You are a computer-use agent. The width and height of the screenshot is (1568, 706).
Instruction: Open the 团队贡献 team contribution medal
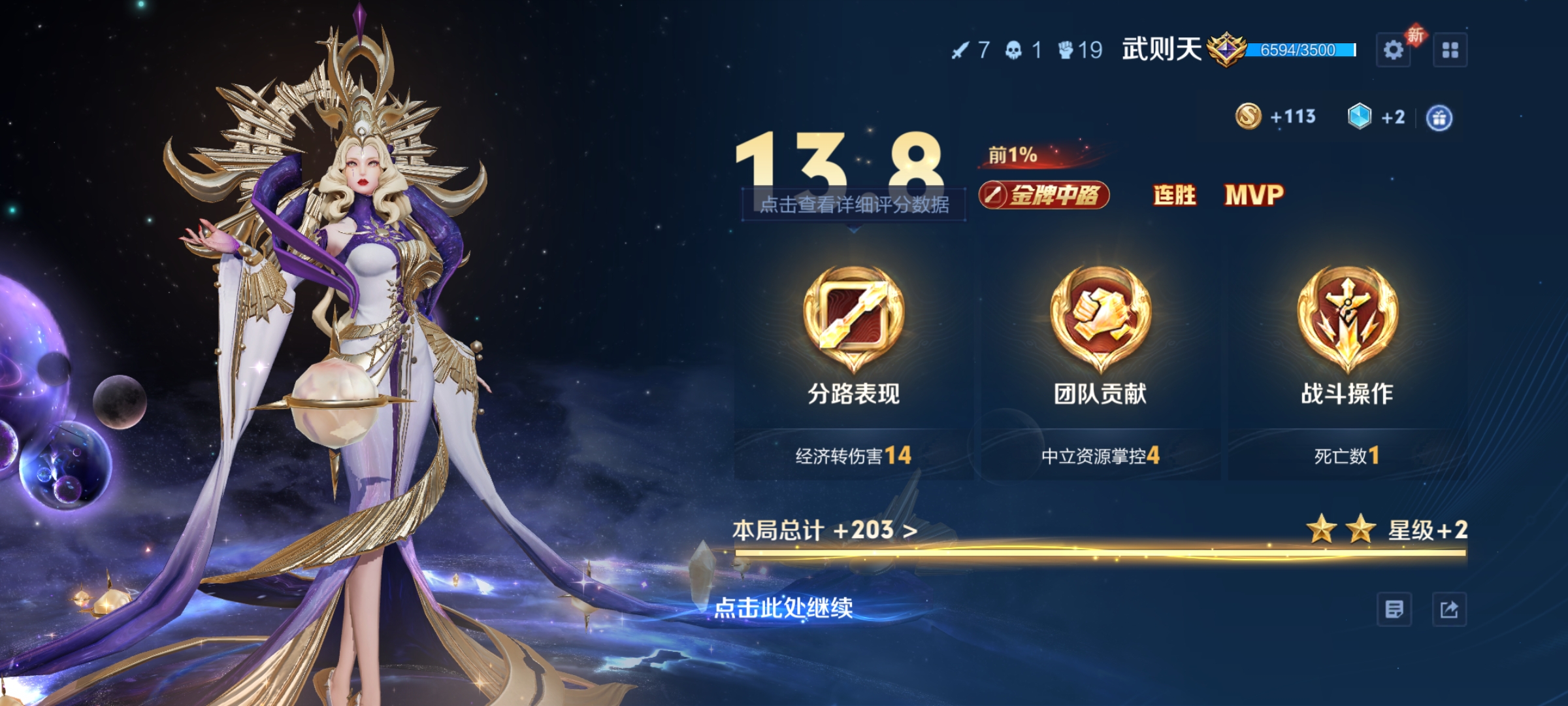click(x=1100, y=320)
